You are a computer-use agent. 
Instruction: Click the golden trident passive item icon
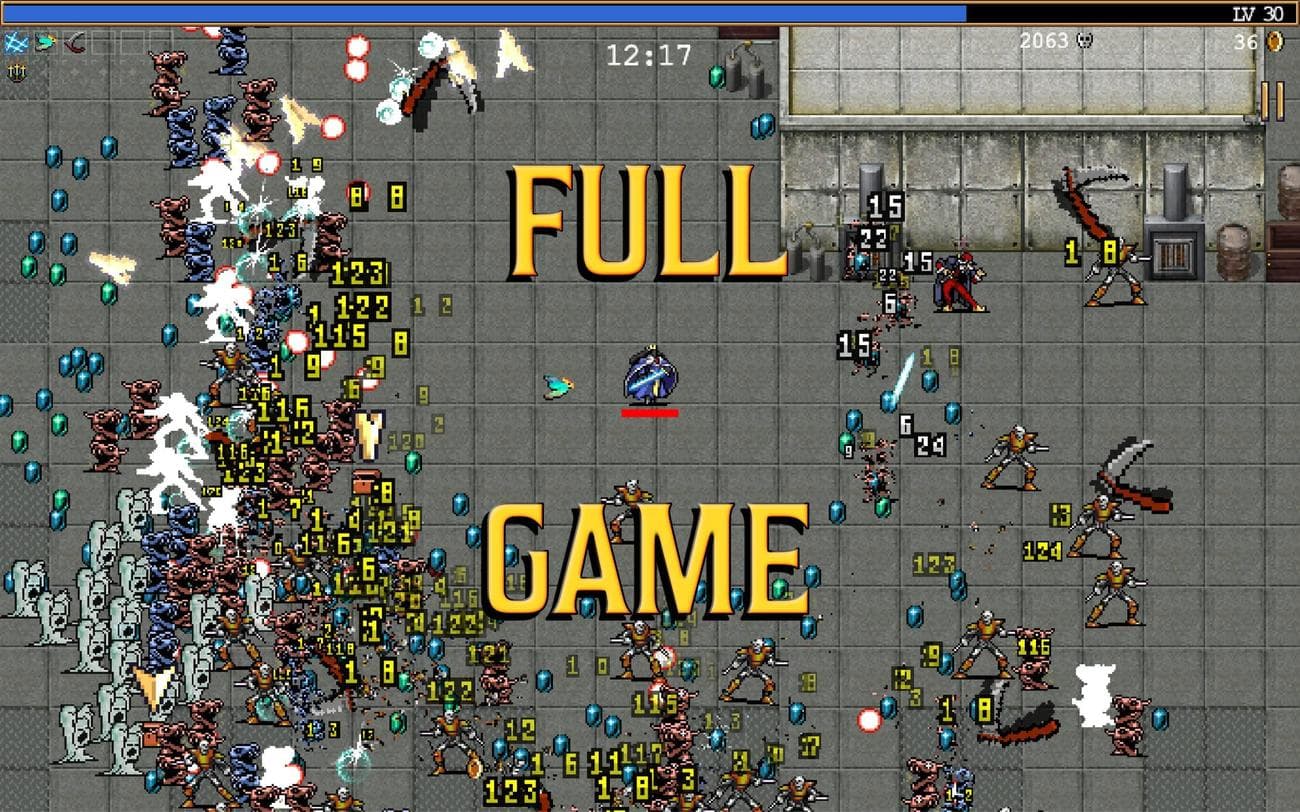[x=17, y=72]
